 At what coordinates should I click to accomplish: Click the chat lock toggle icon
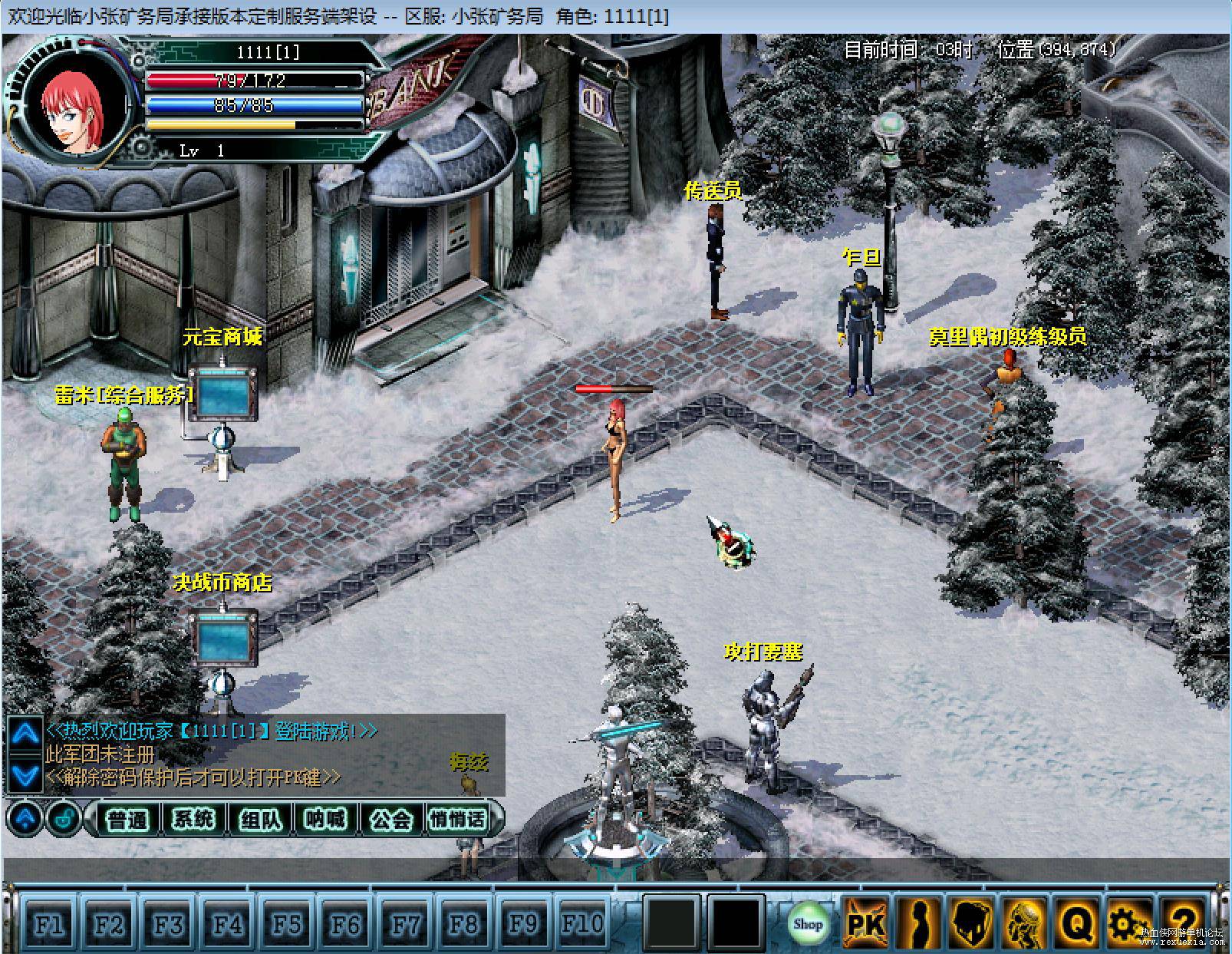[64, 820]
